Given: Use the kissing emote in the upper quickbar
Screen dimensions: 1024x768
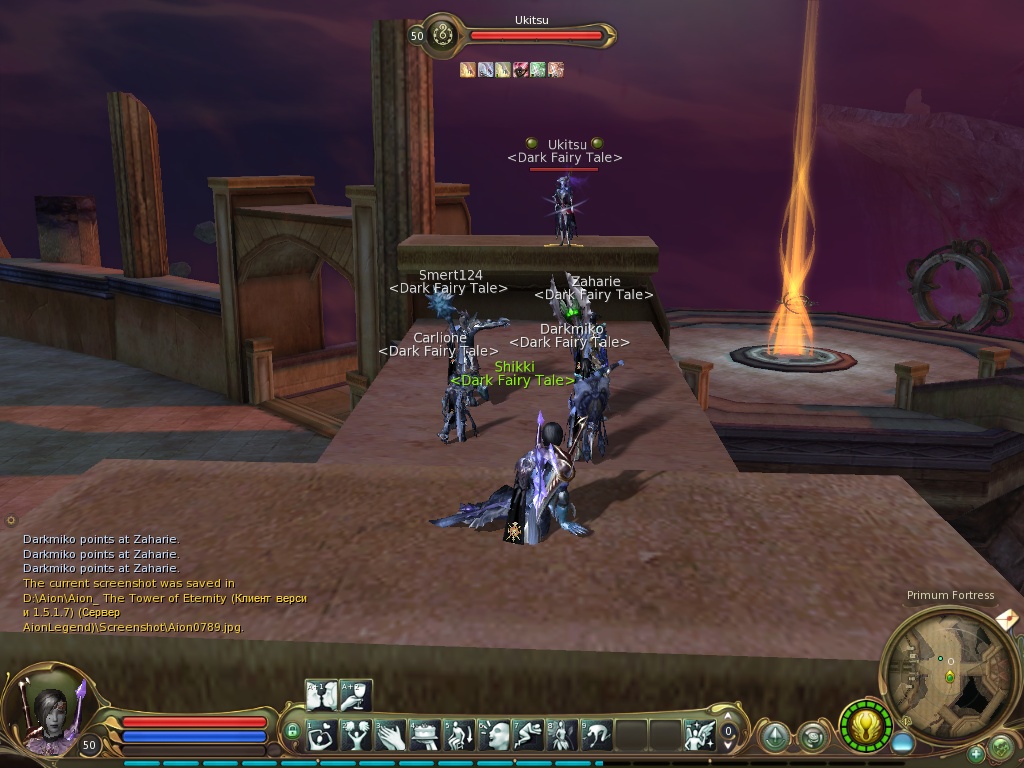Looking at the screenshot, I should coord(322,695).
